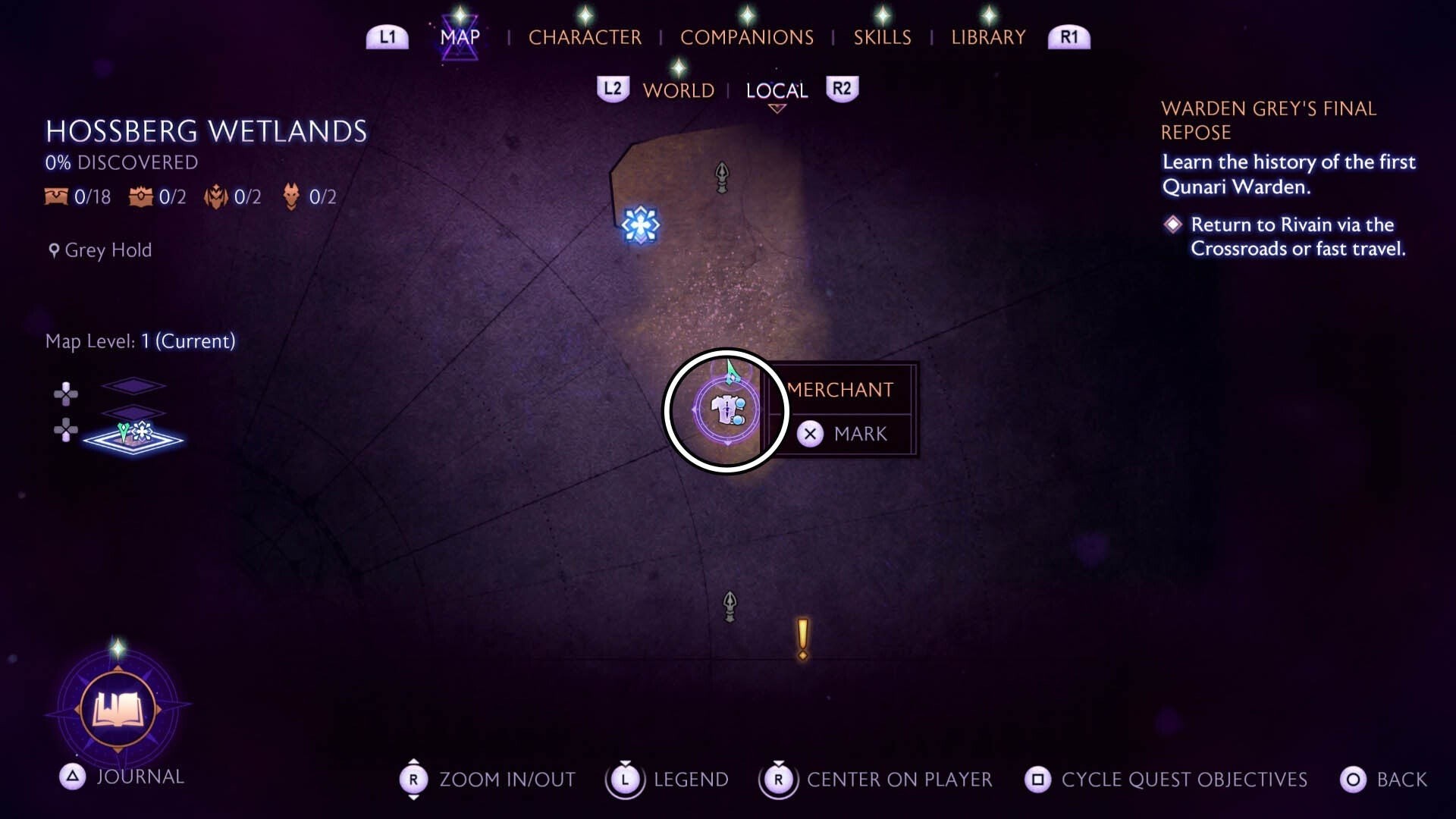Select the Local map view
This screenshot has width=1456, height=819.
pos(777,91)
